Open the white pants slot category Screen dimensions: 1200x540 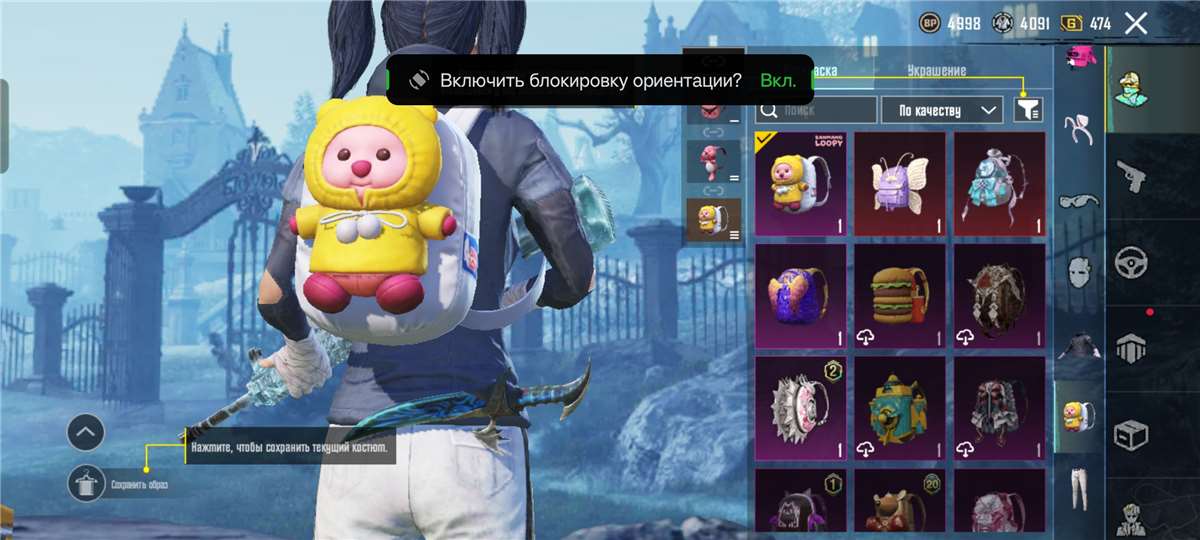pyautogui.click(x=1079, y=484)
